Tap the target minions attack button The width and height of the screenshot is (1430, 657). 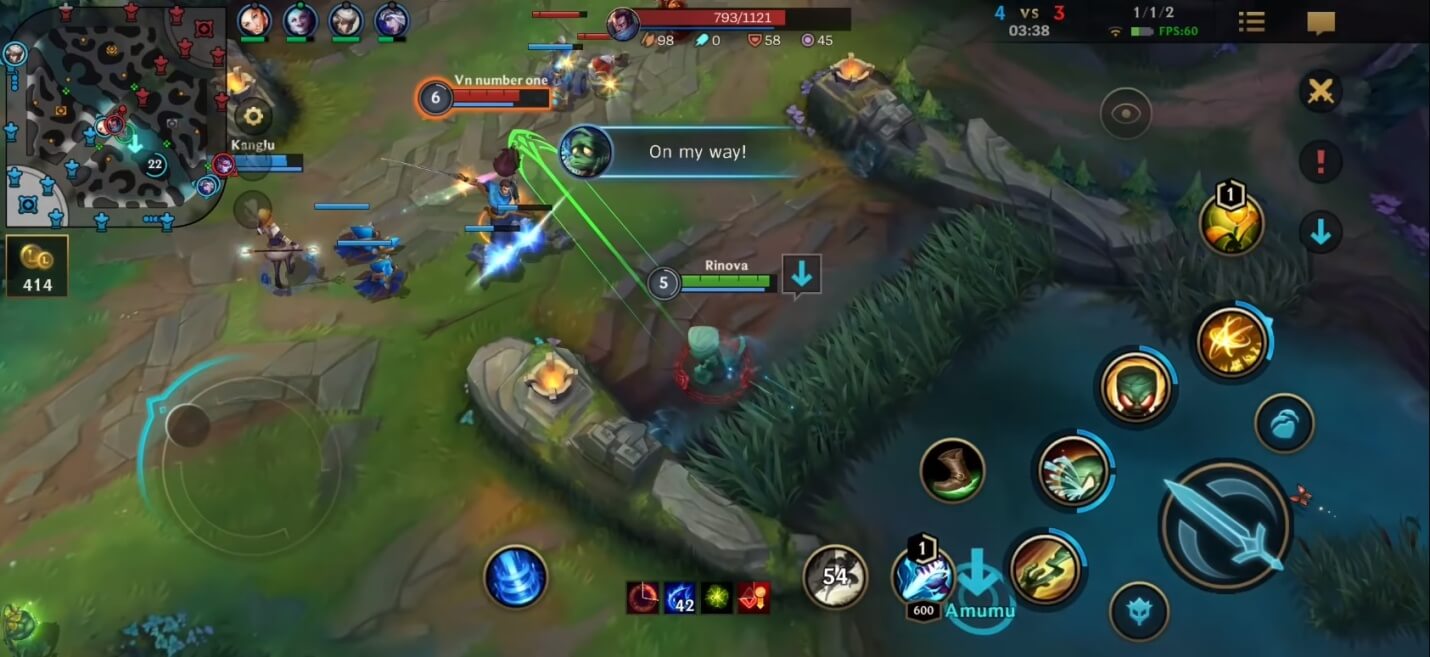coord(1284,423)
